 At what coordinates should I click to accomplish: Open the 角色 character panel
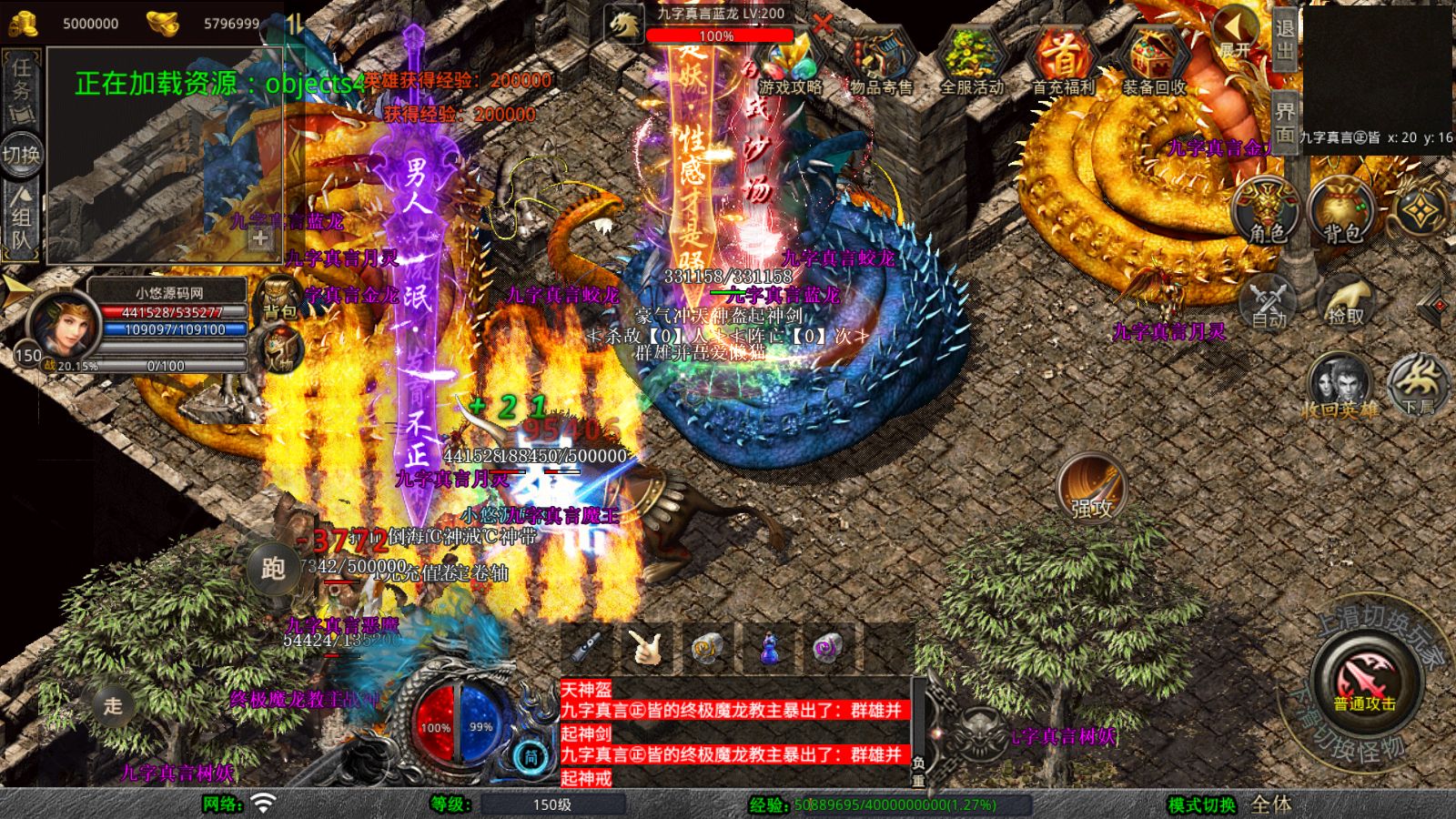[1267, 209]
